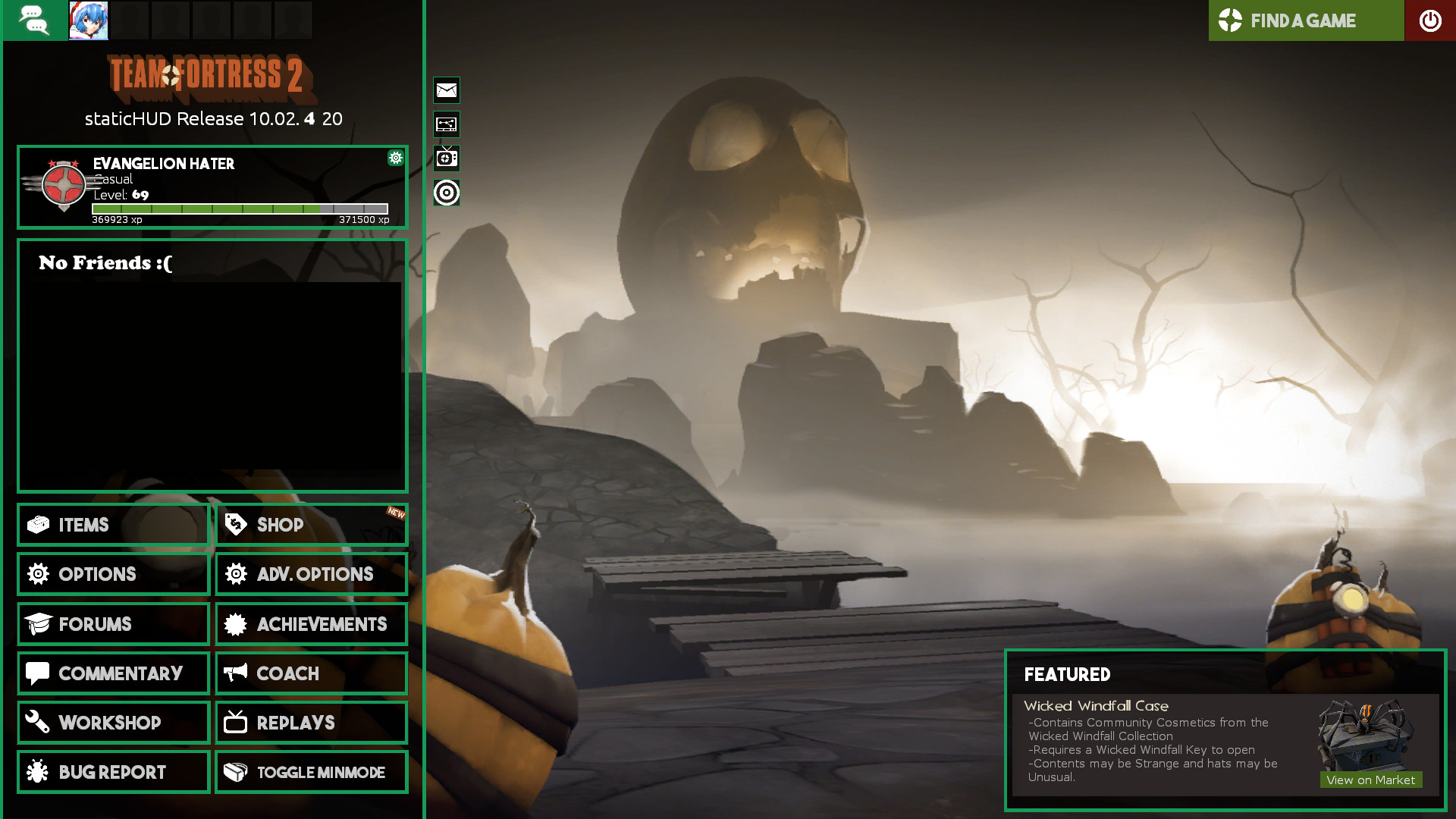Image resolution: width=1456 pixels, height=819 pixels.
Task: Select the anime avatar portrait
Action: [89, 20]
